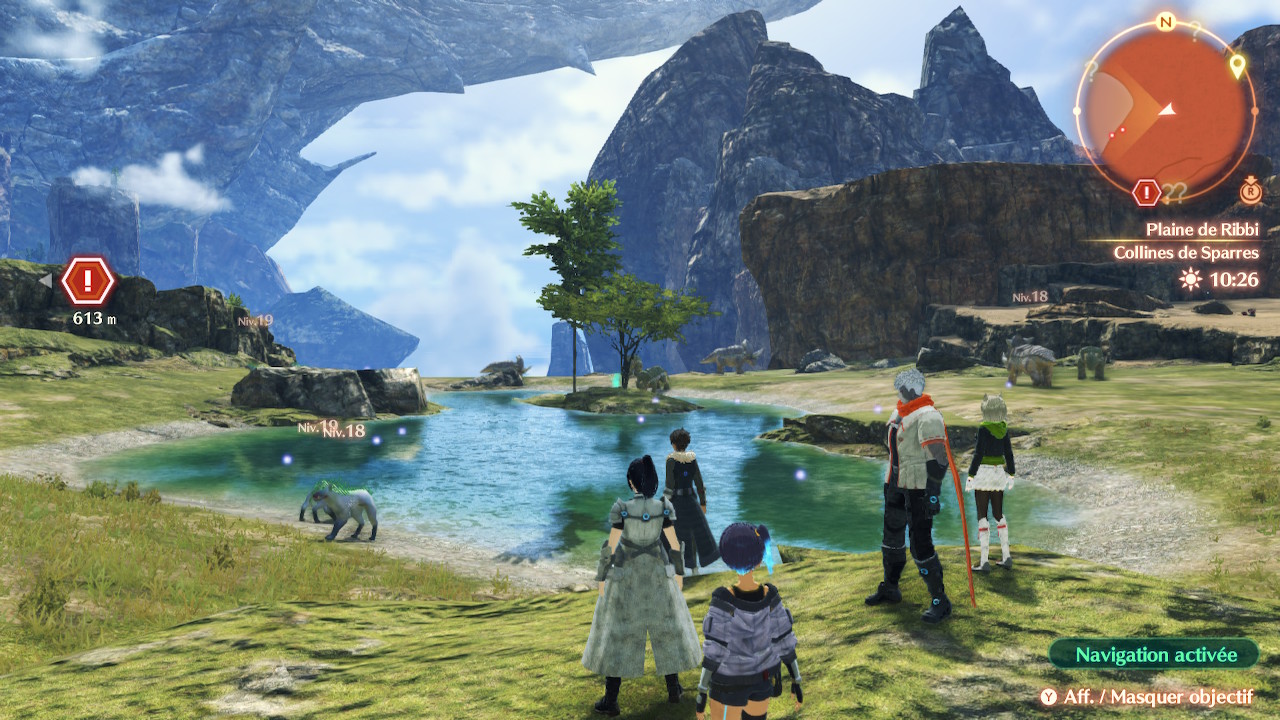Click the Navigation activée banner
The width and height of the screenshot is (1280, 720).
click(1155, 655)
